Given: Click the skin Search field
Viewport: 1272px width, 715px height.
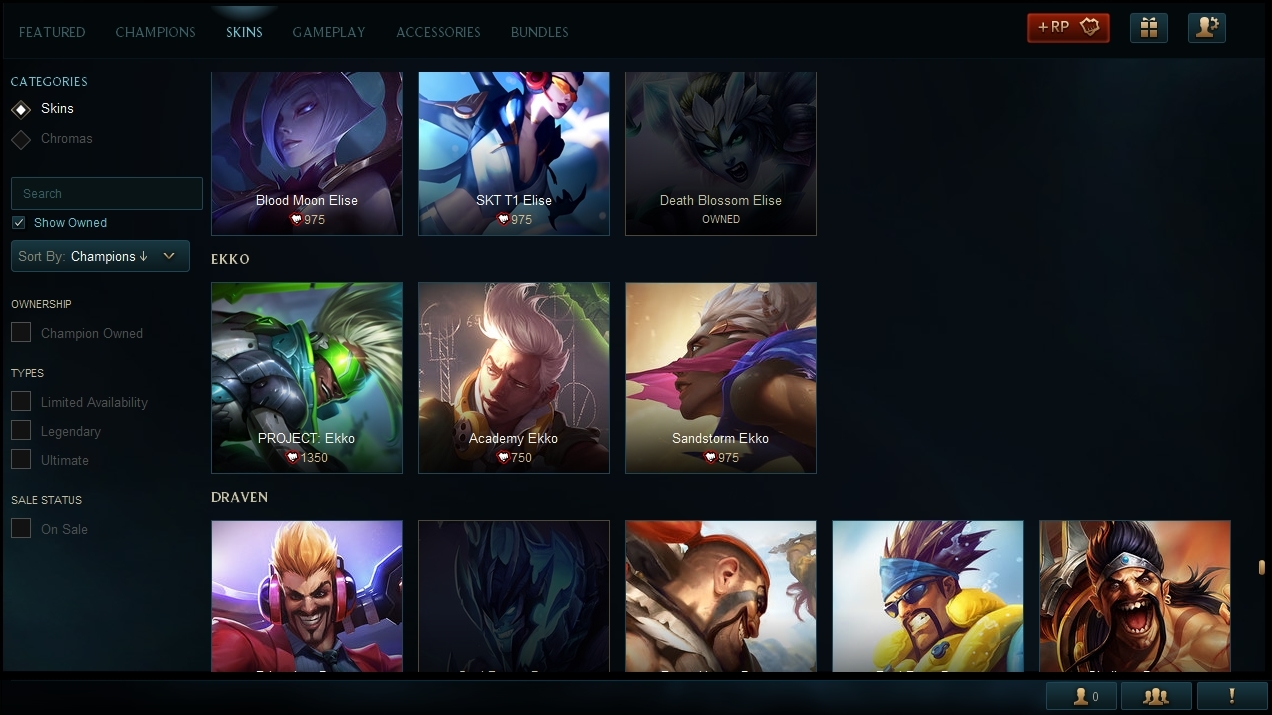Looking at the screenshot, I should click(x=107, y=193).
